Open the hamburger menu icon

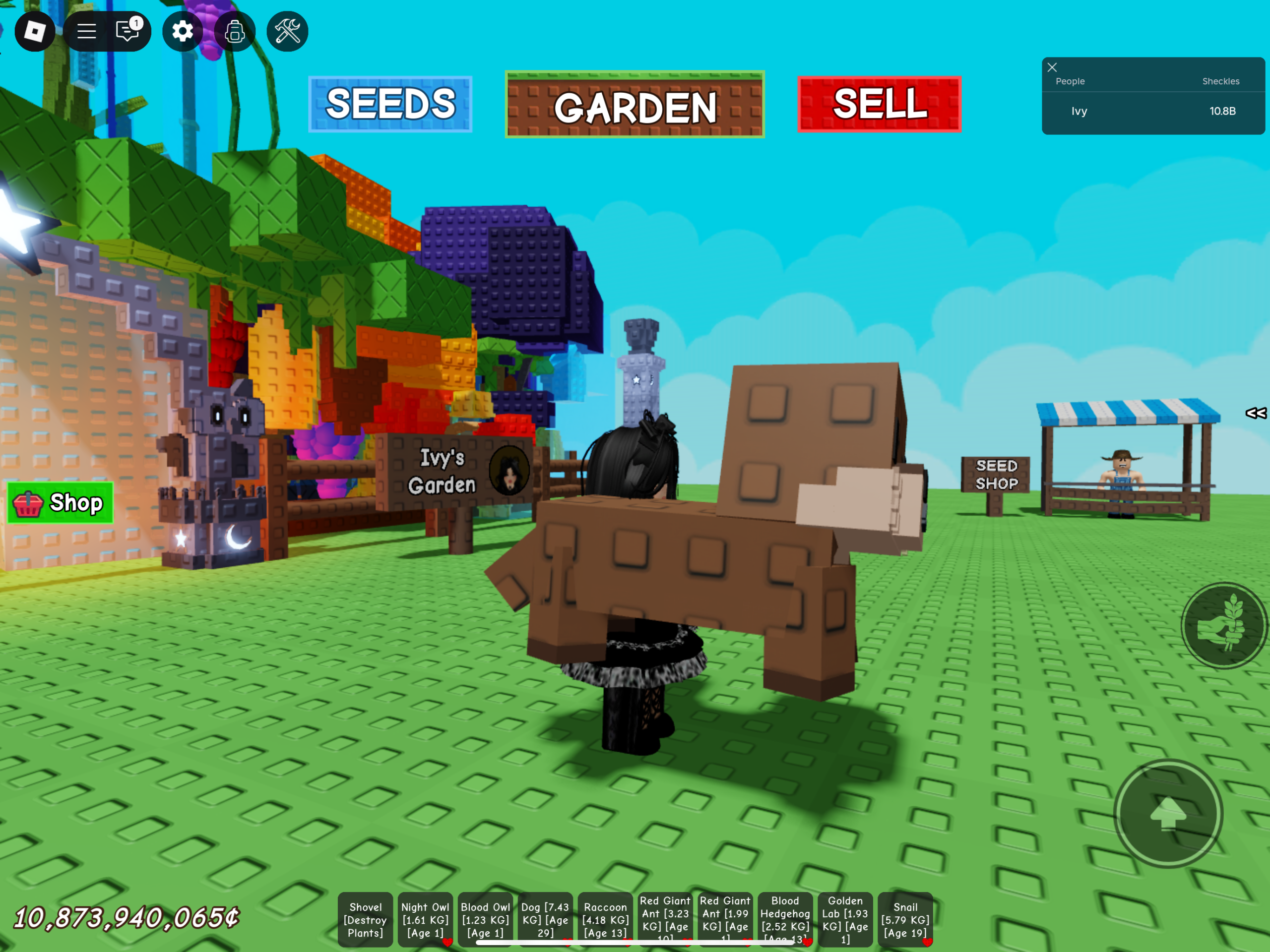click(x=86, y=32)
